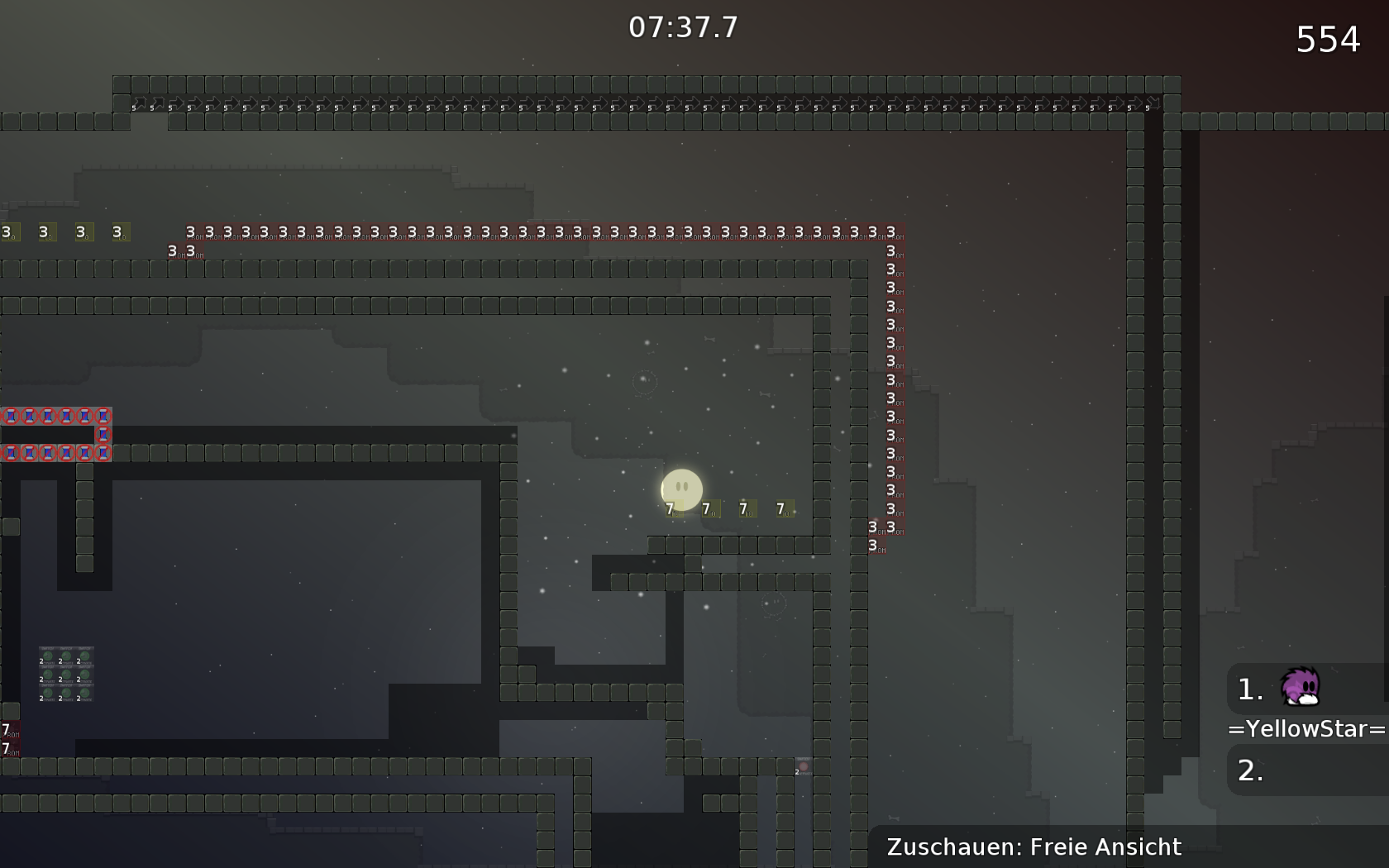Click the purple tee avatar in the scoreboard
The height and width of the screenshot is (868, 1389).
tap(1300, 688)
